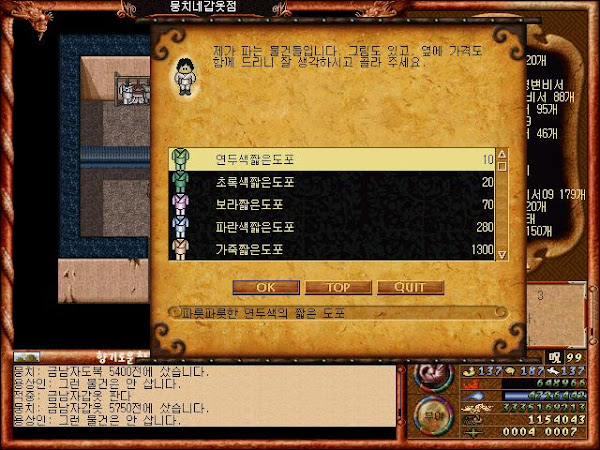Click the shop list's down arrow

pyautogui.click(x=503, y=254)
